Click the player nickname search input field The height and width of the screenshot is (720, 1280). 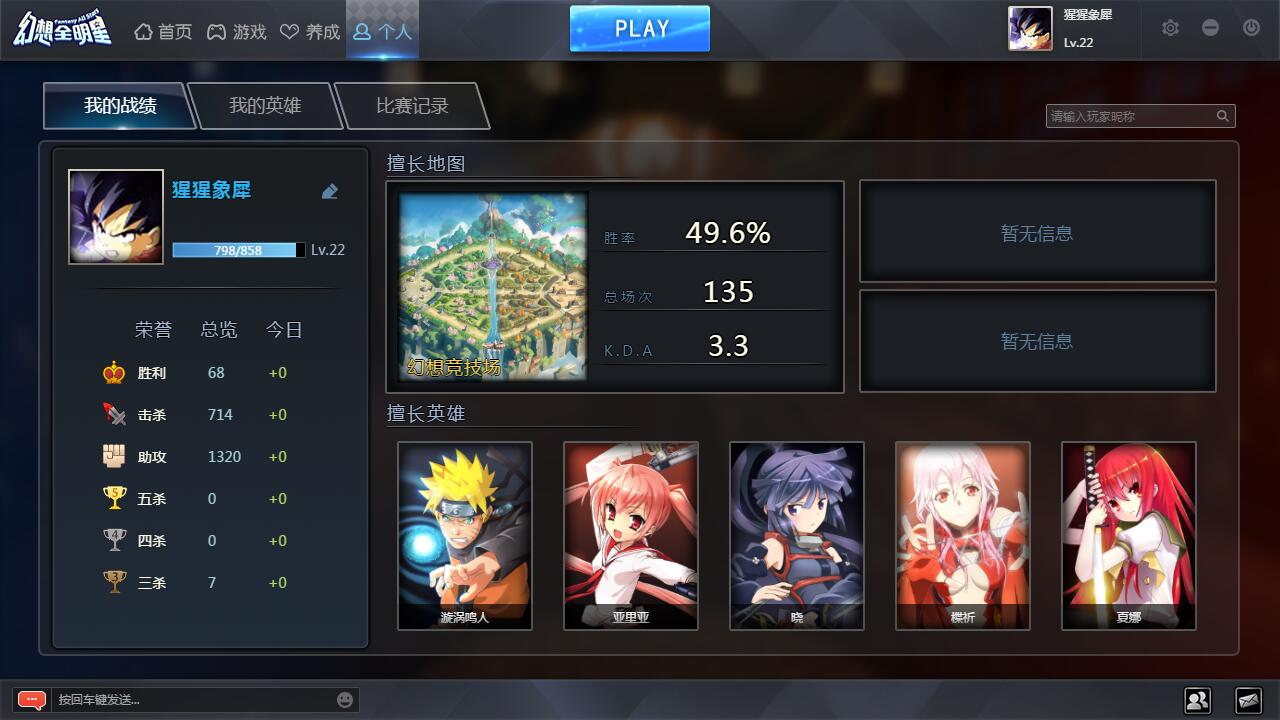1130,115
